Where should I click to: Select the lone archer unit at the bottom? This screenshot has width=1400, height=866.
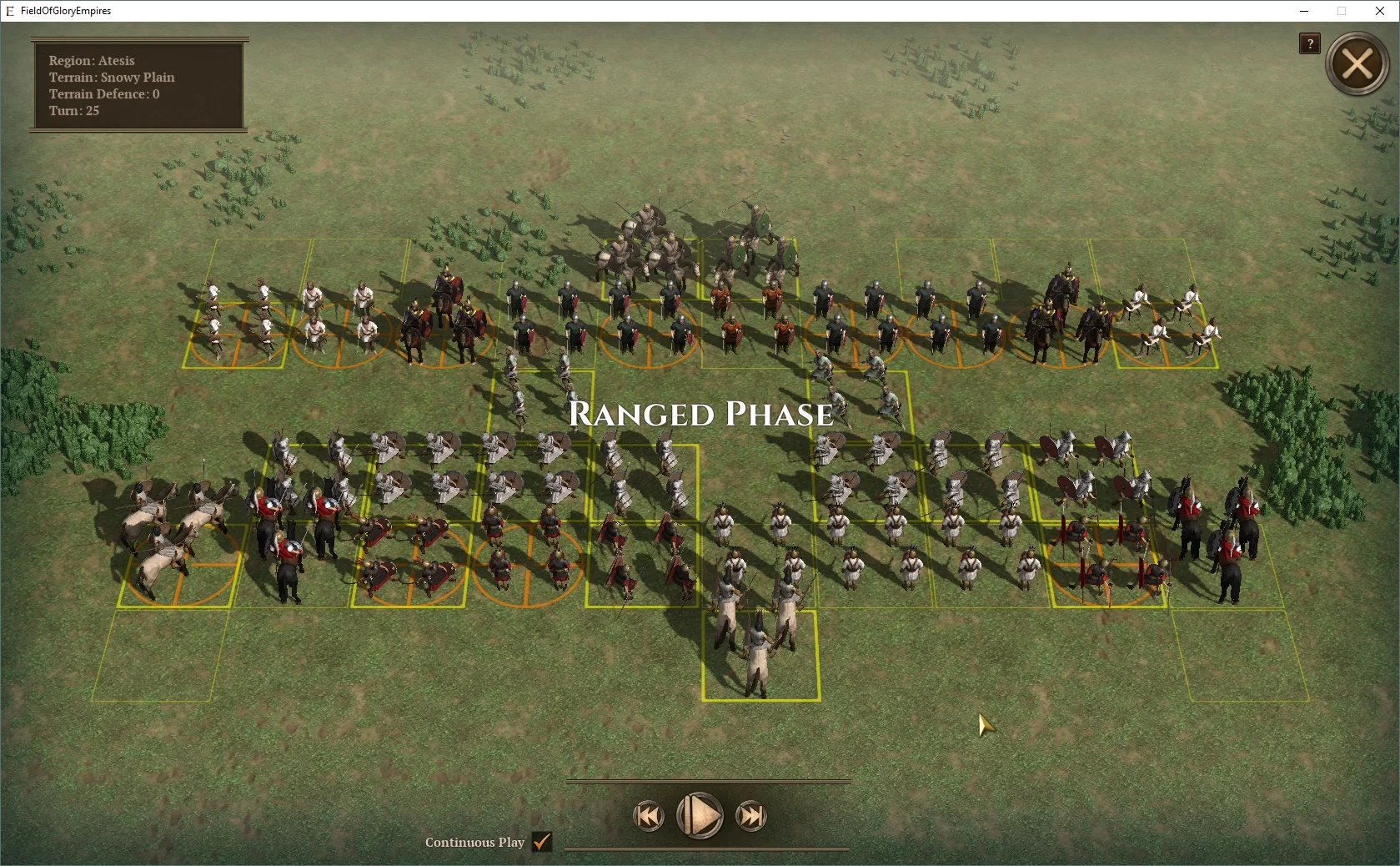757,651
